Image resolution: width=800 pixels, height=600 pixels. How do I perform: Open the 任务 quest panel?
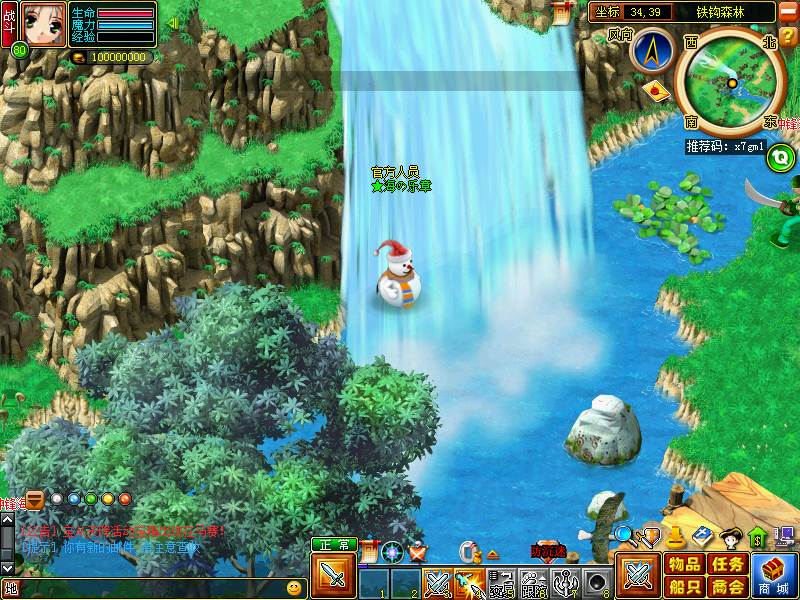(x=727, y=564)
